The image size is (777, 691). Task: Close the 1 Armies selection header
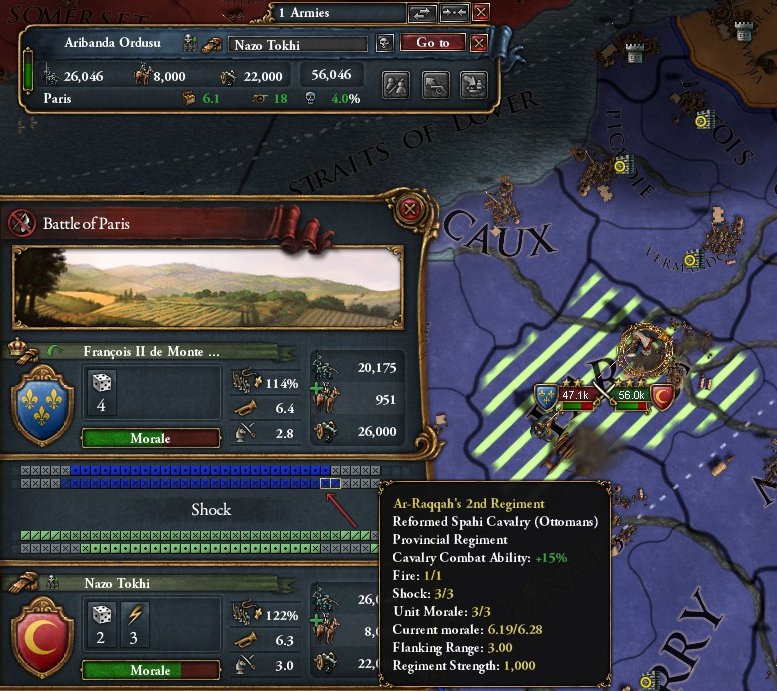[x=481, y=13]
